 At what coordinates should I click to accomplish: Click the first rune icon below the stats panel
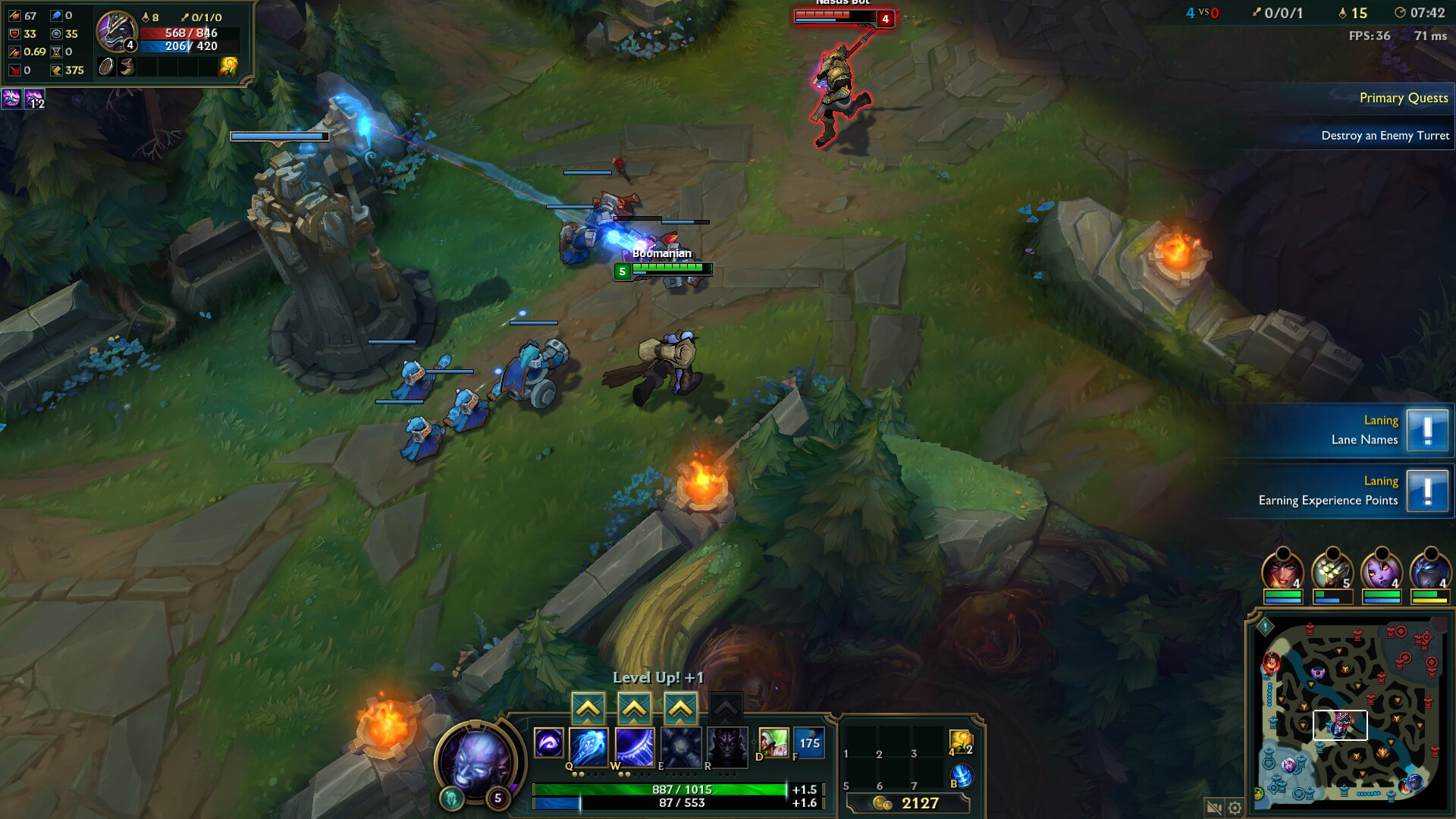pos(11,99)
